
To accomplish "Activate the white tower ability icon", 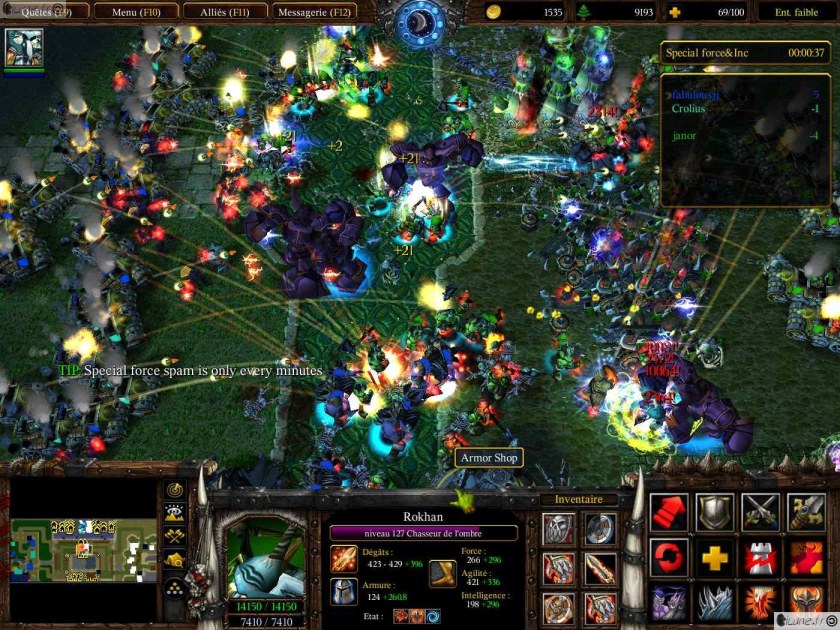I will [760, 557].
